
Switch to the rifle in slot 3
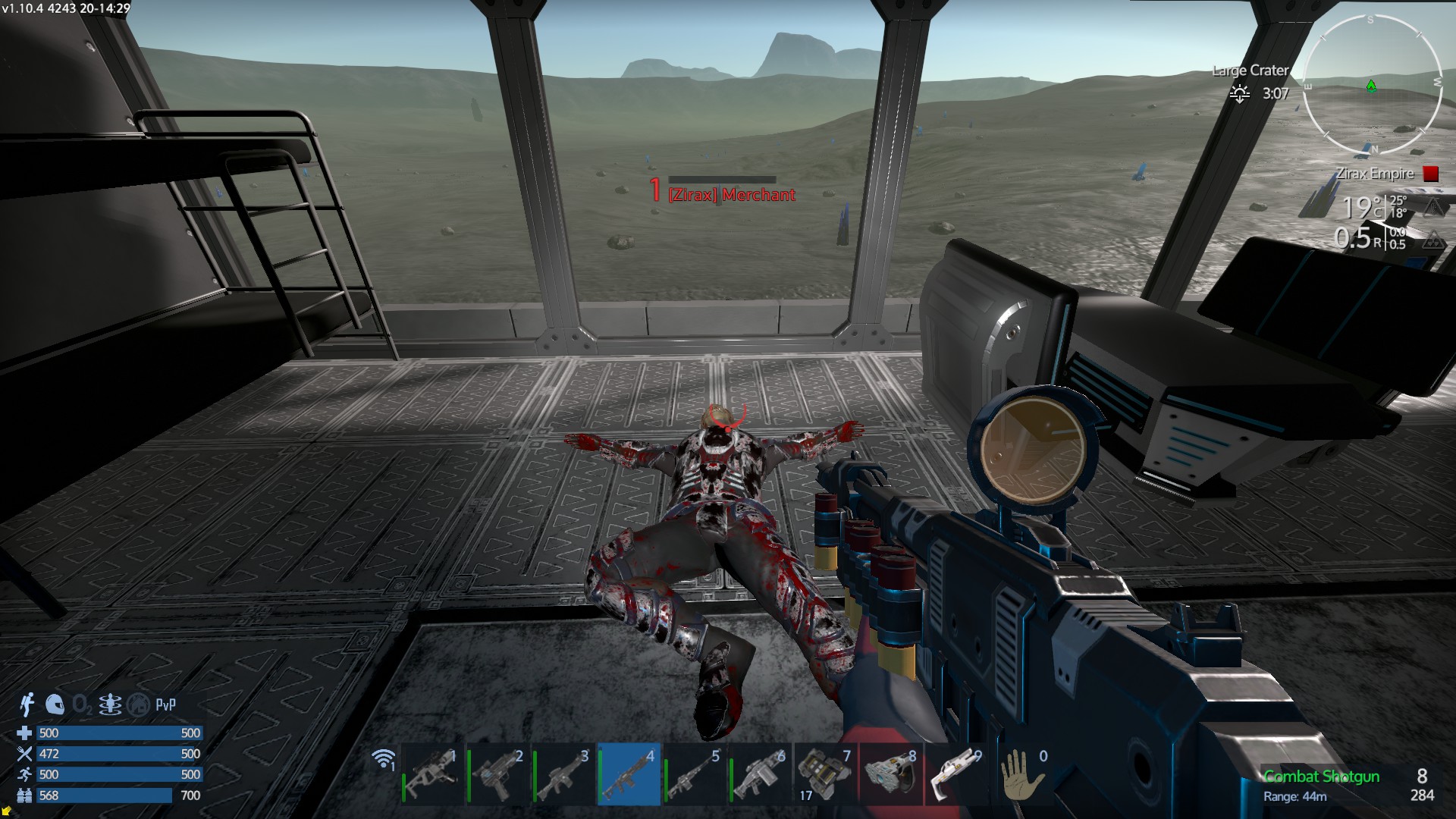pos(563,775)
